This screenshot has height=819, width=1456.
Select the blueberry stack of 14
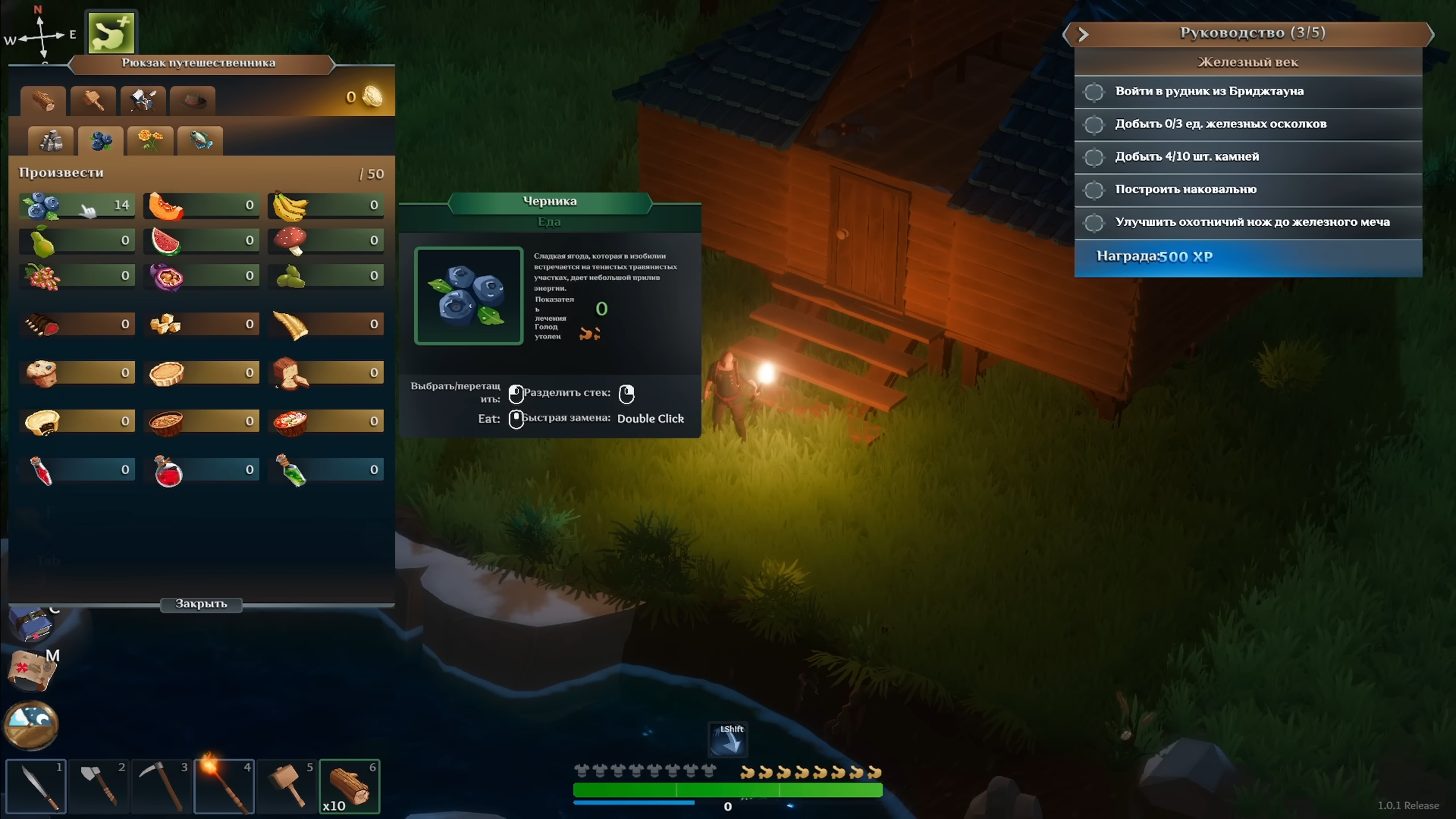coord(77,205)
